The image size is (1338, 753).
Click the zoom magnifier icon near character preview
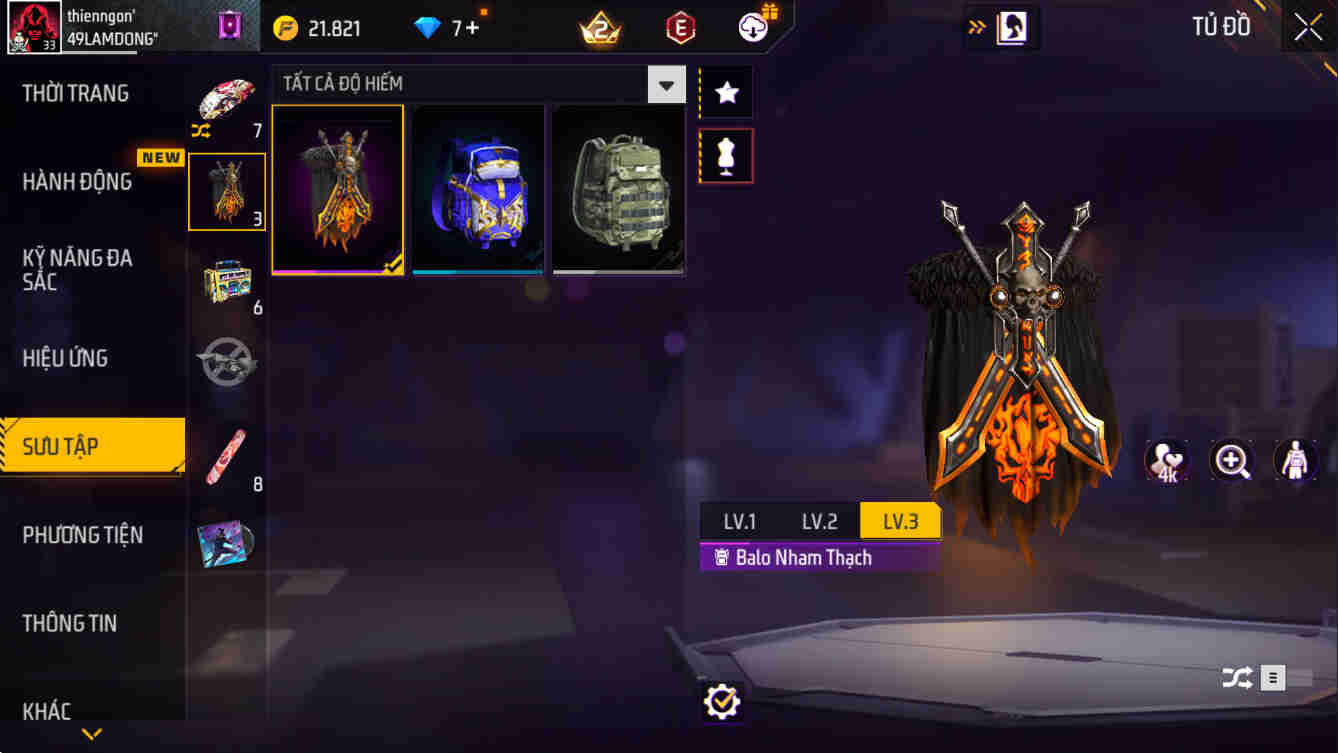(x=1231, y=461)
